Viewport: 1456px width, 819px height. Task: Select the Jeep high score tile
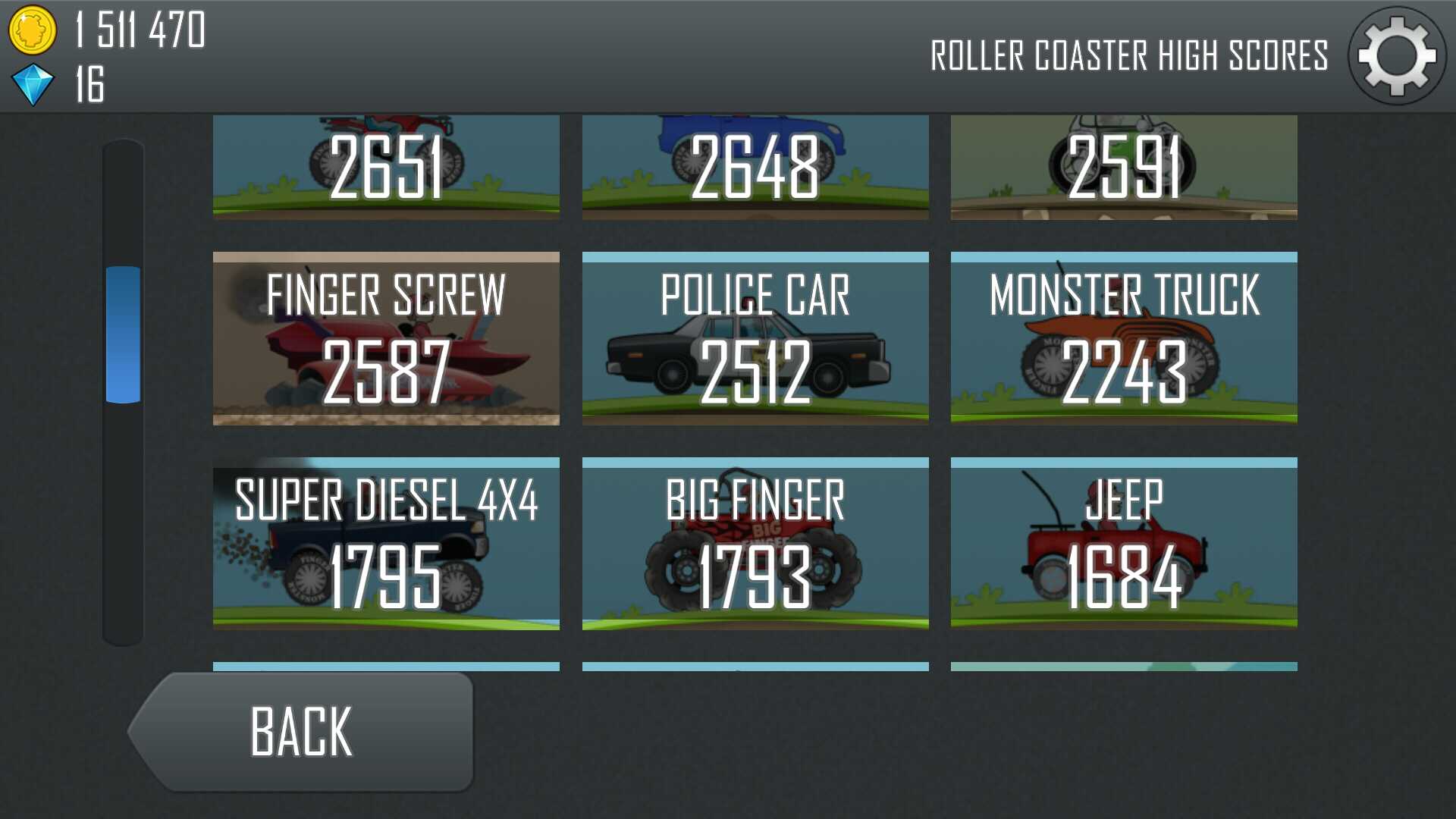click(1124, 544)
